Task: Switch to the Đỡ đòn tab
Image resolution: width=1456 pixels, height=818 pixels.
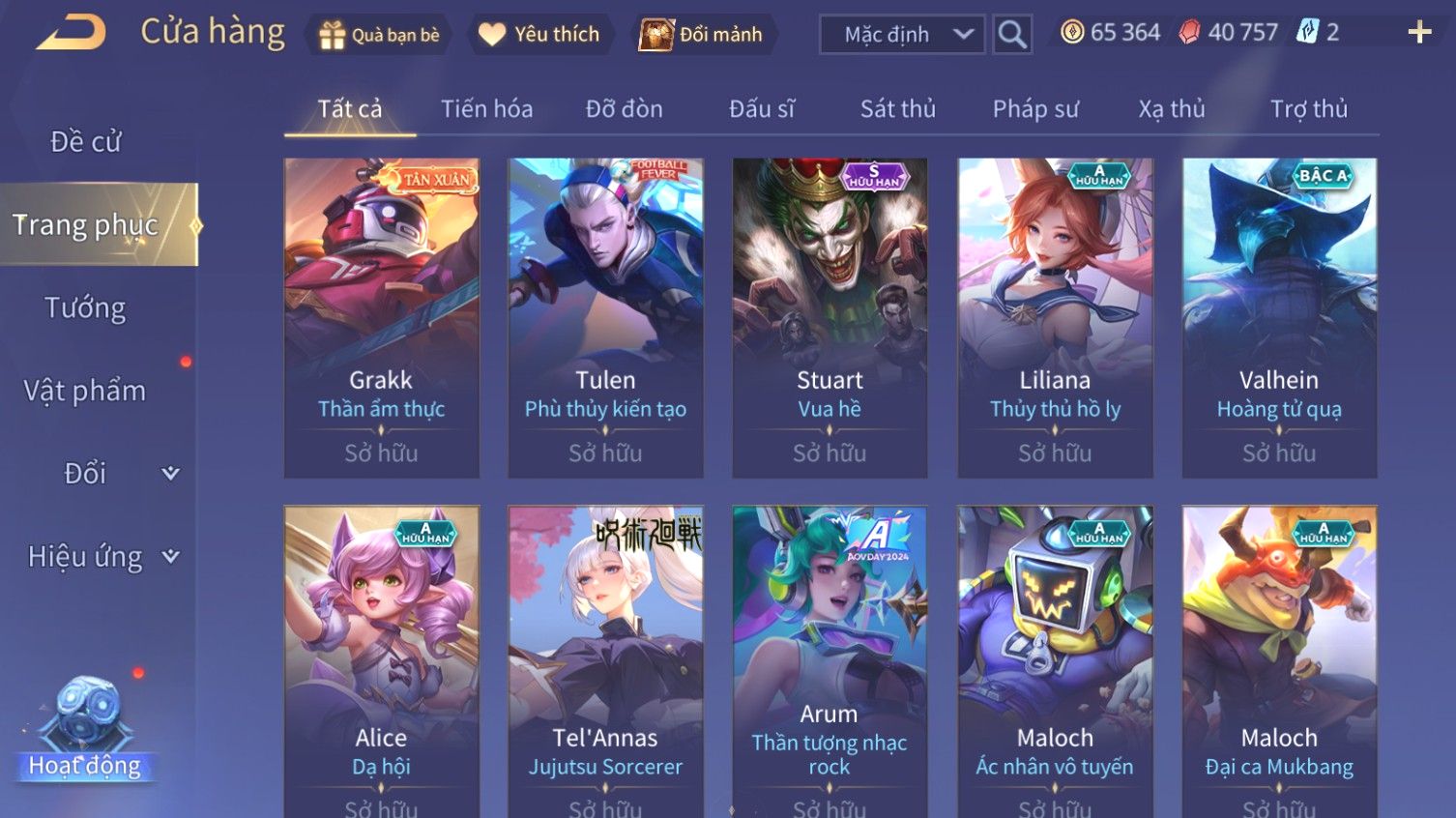Action: 624,109
